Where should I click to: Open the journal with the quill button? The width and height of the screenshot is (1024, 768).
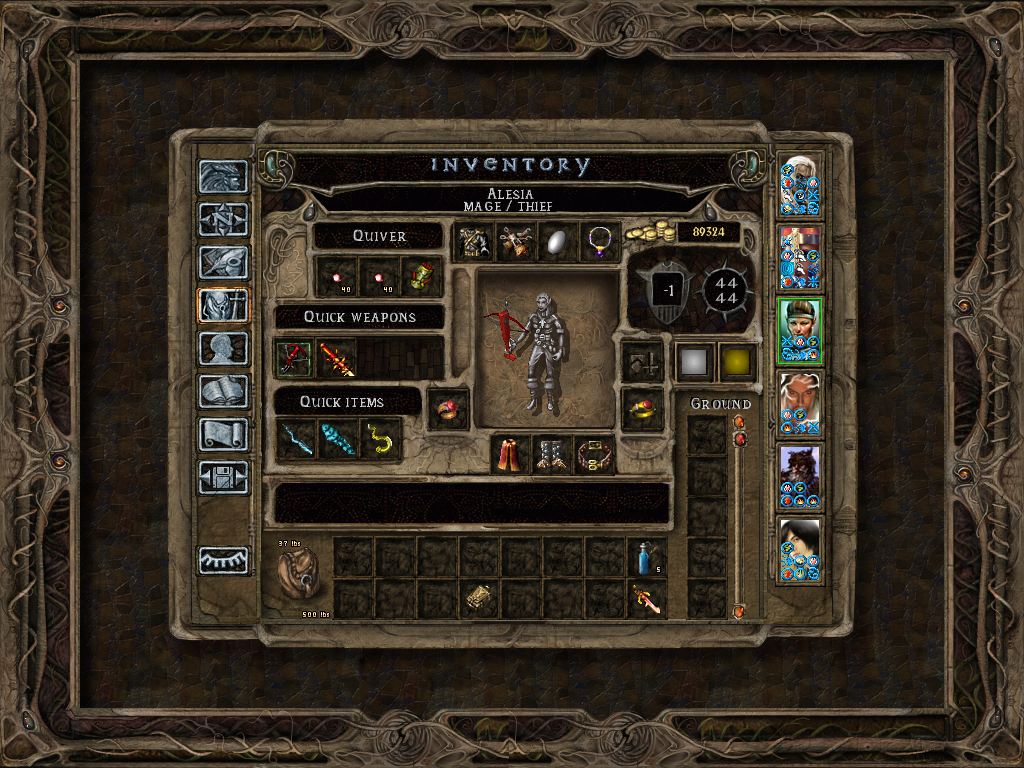click(223, 262)
